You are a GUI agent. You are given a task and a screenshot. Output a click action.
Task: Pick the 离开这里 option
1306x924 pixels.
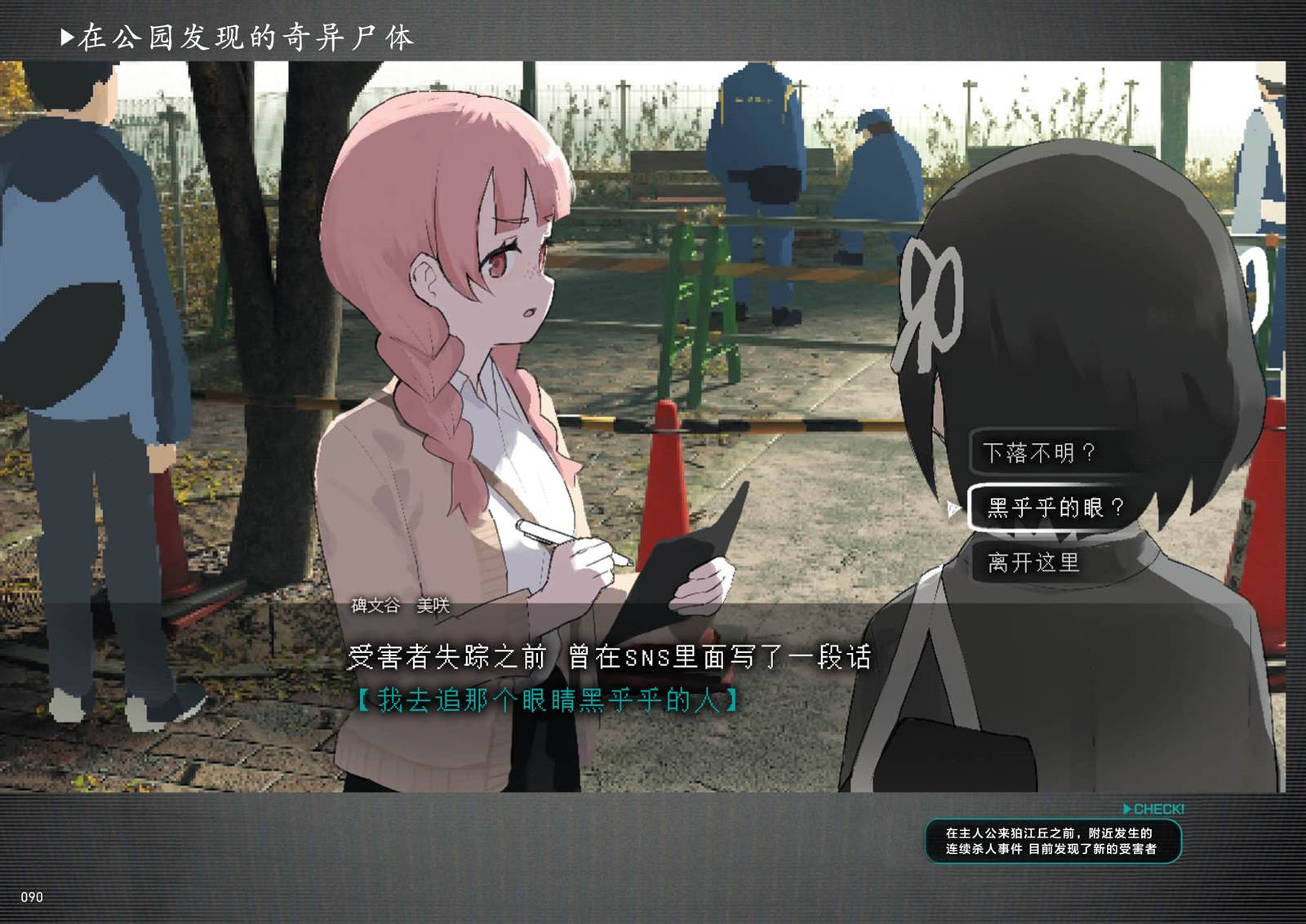[1034, 562]
